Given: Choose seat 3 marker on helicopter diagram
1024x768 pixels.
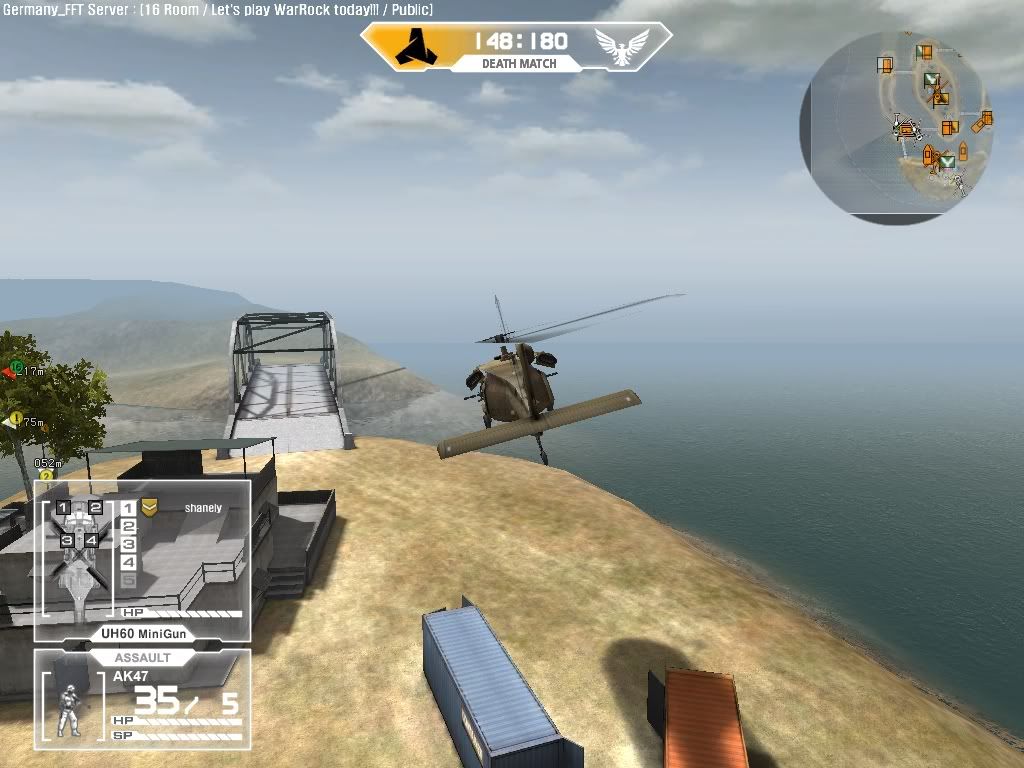Looking at the screenshot, I should pos(67,541).
